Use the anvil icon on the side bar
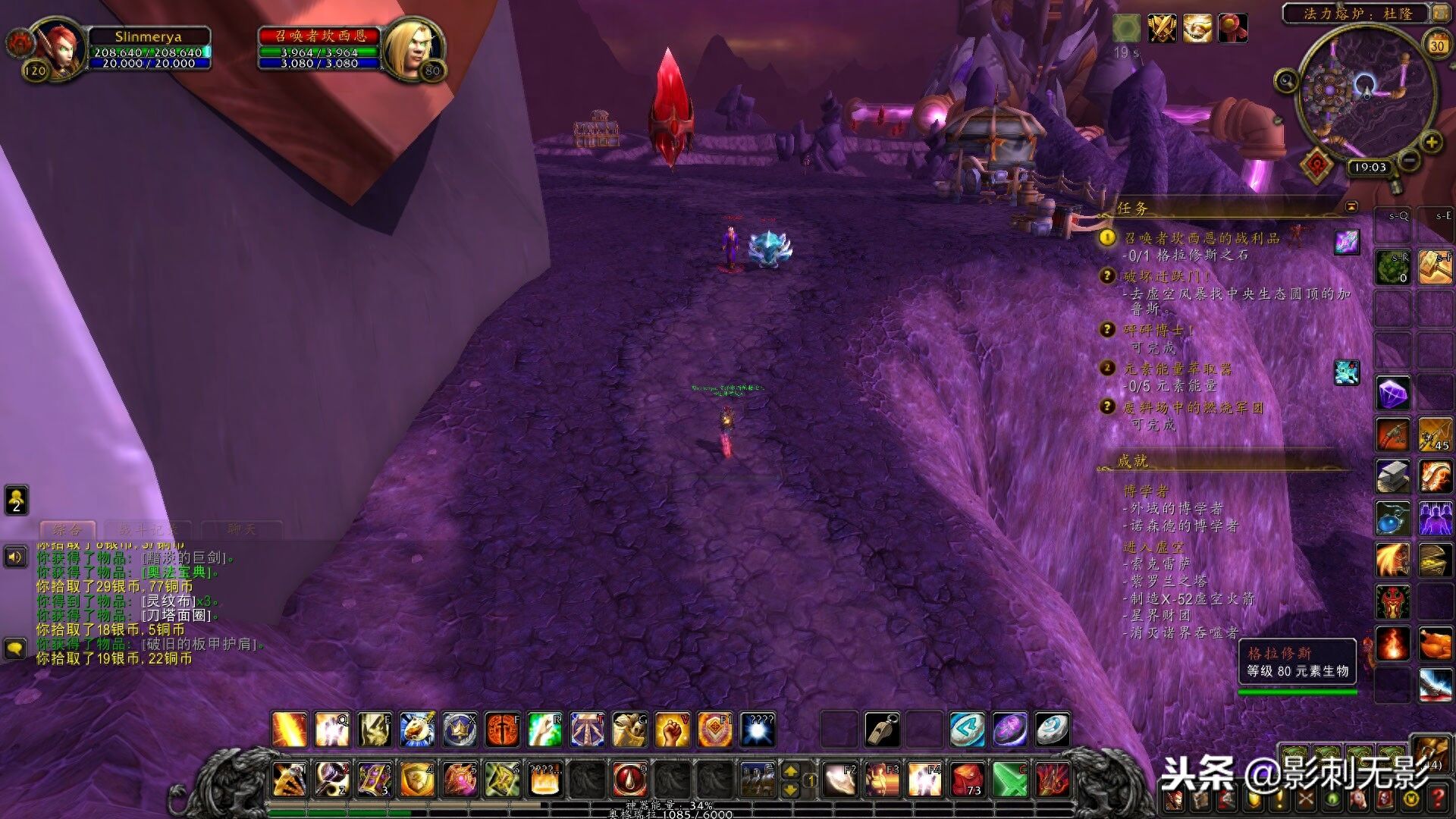The image size is (1456, 819). pyautogui.click(x=1393, y=476)
